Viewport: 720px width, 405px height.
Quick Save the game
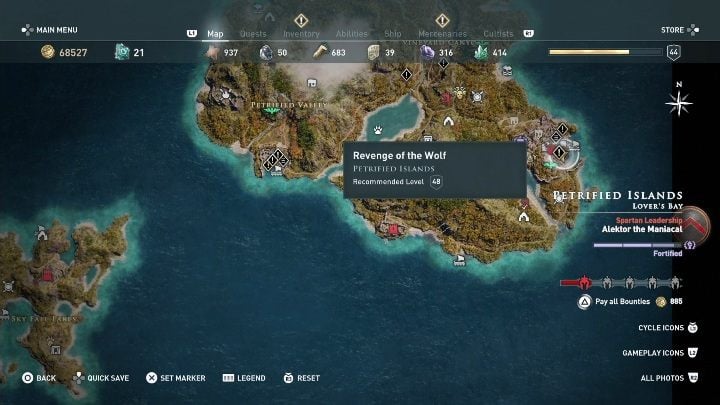[104, 378]
